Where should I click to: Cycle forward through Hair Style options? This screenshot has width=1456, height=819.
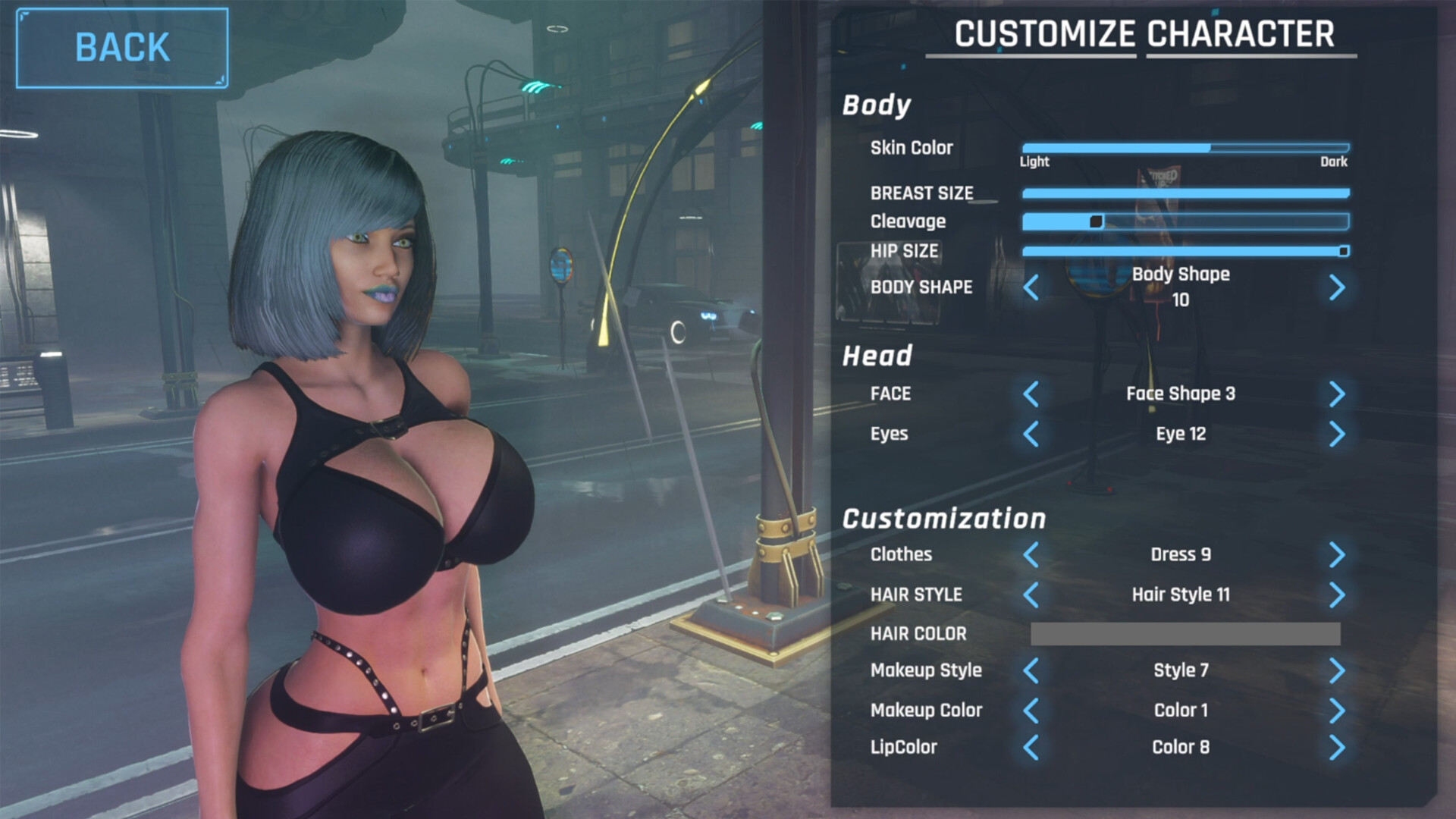(x=1337, y=595)
